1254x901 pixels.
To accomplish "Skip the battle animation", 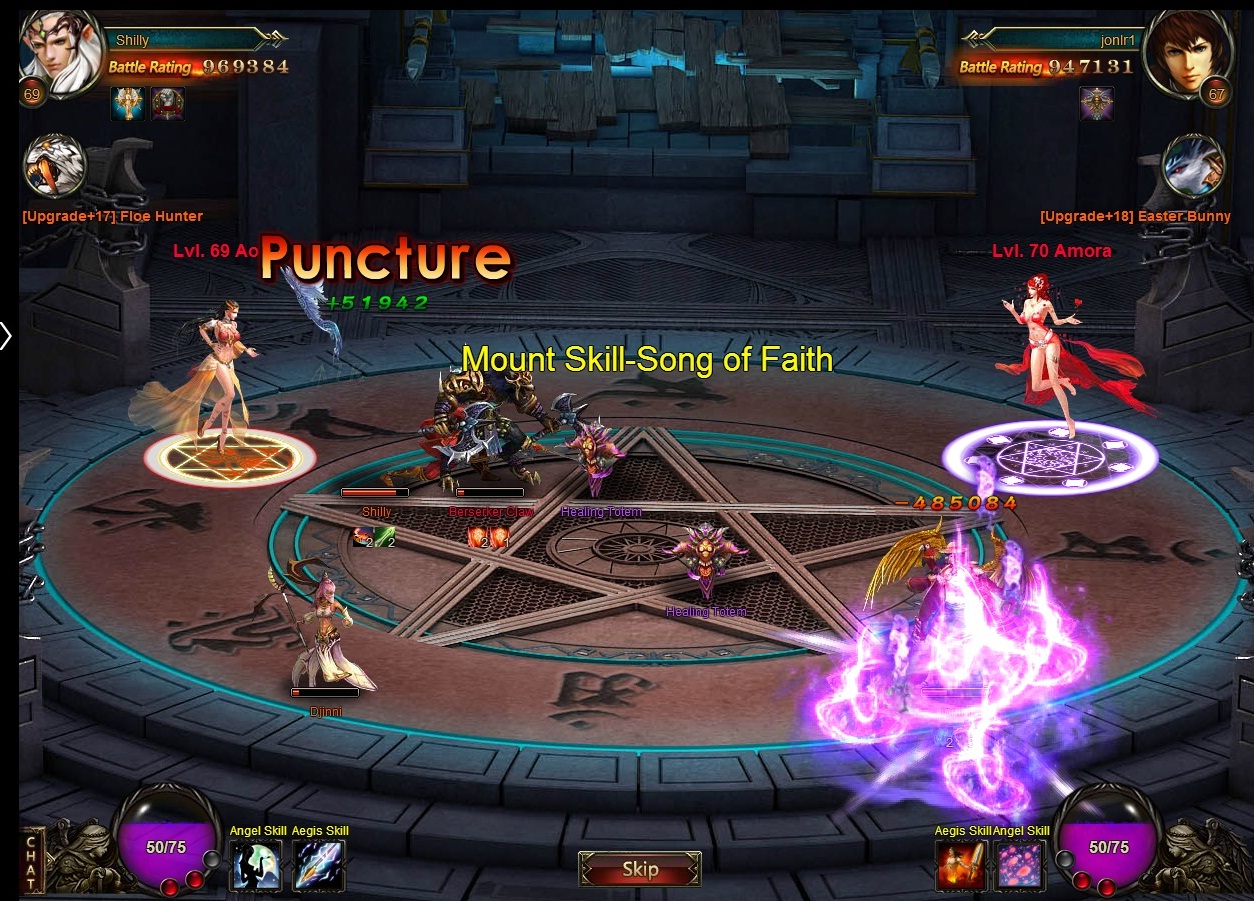I will coord(639,869).
